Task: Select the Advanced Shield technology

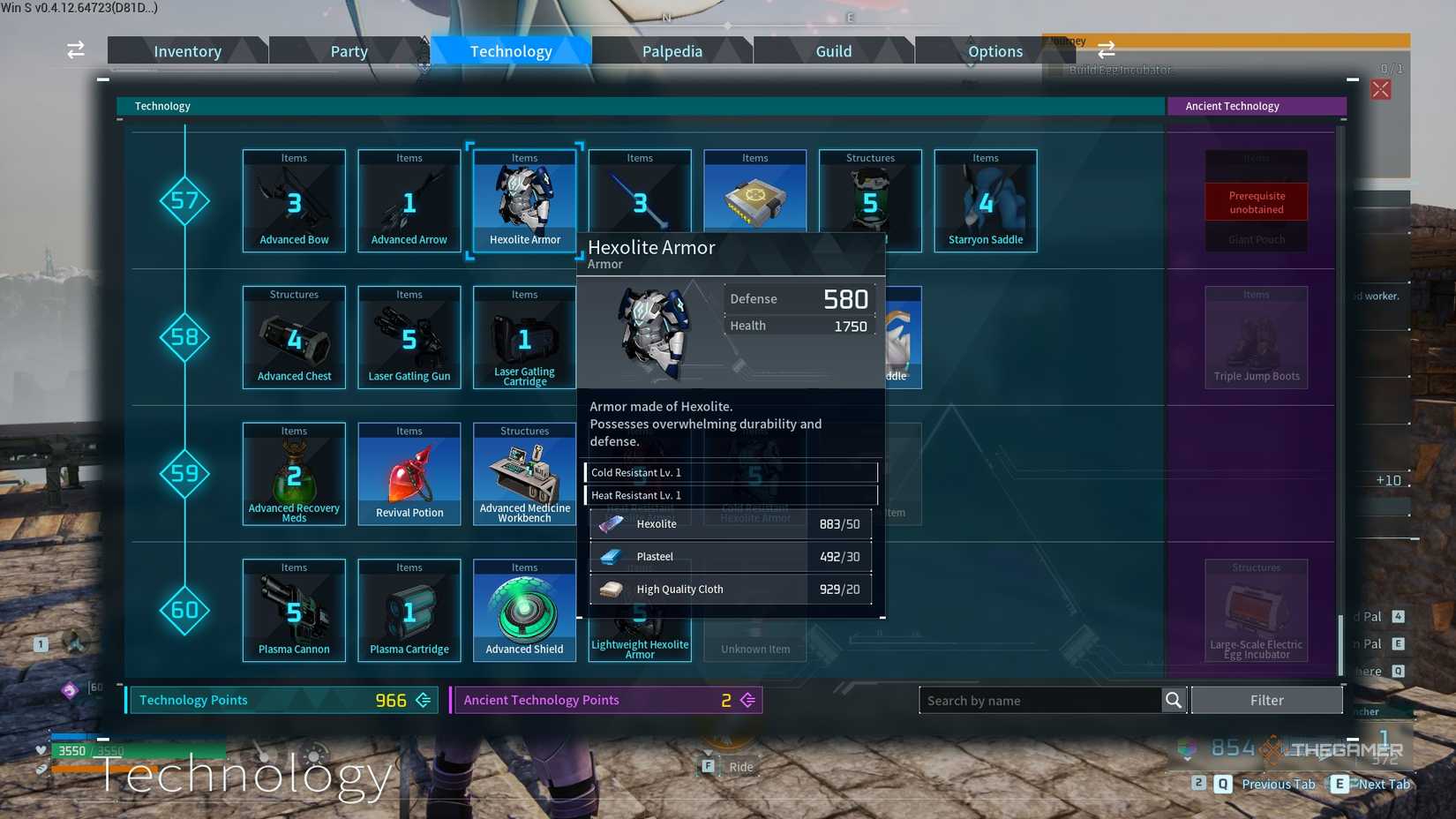Action: point(524,609)
